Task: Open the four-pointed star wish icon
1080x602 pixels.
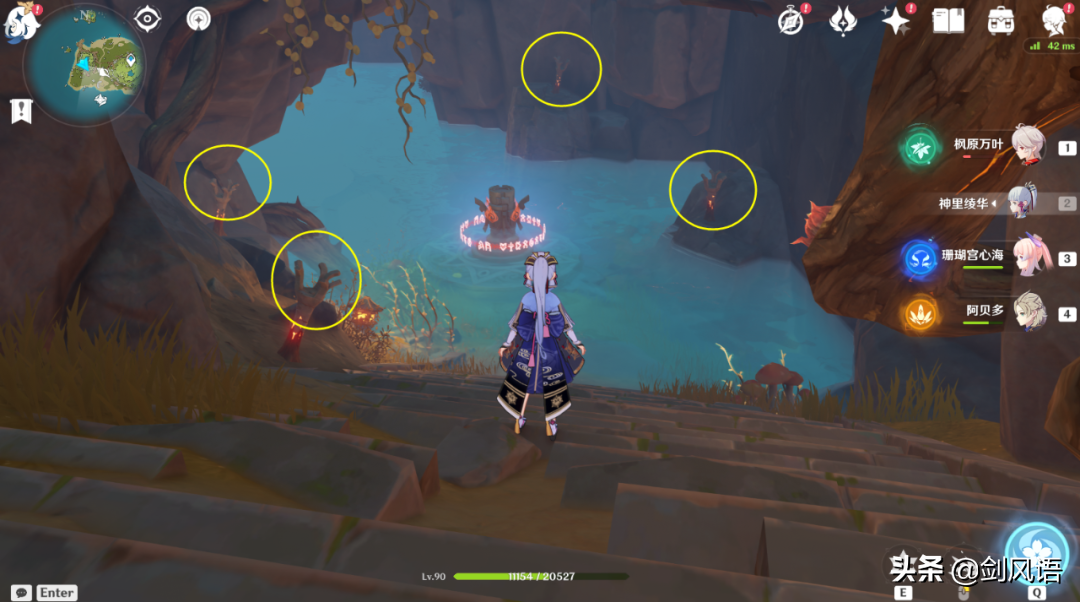Action: 895,20
